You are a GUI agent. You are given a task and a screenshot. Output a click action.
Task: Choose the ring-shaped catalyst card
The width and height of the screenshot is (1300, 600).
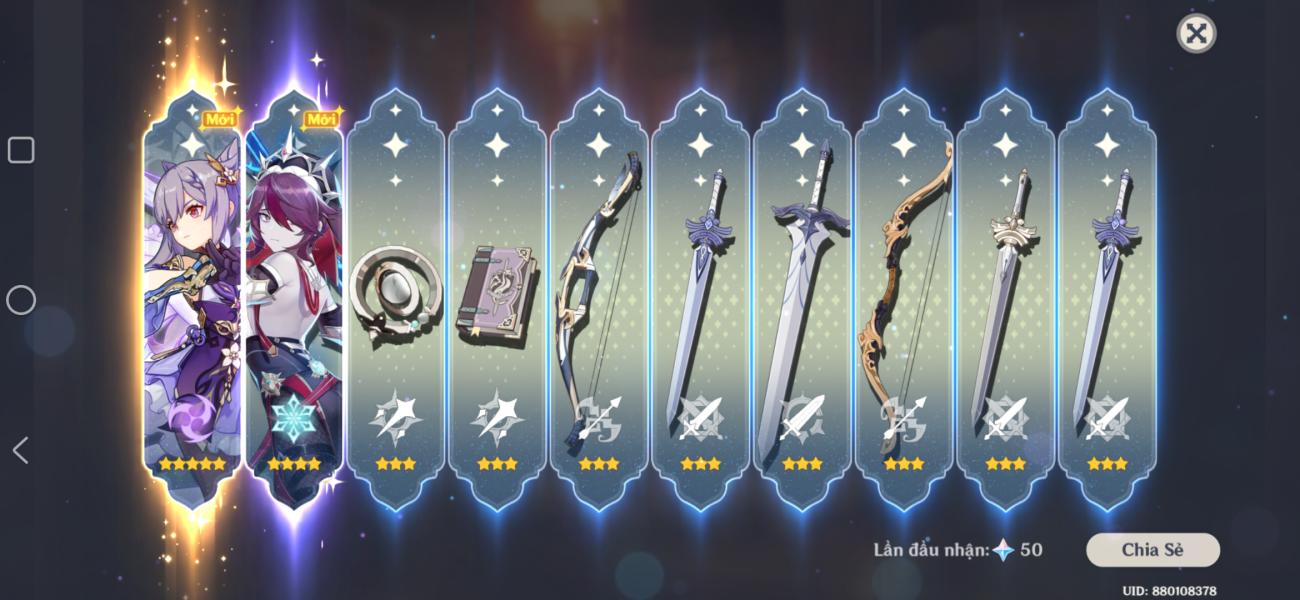396,300
